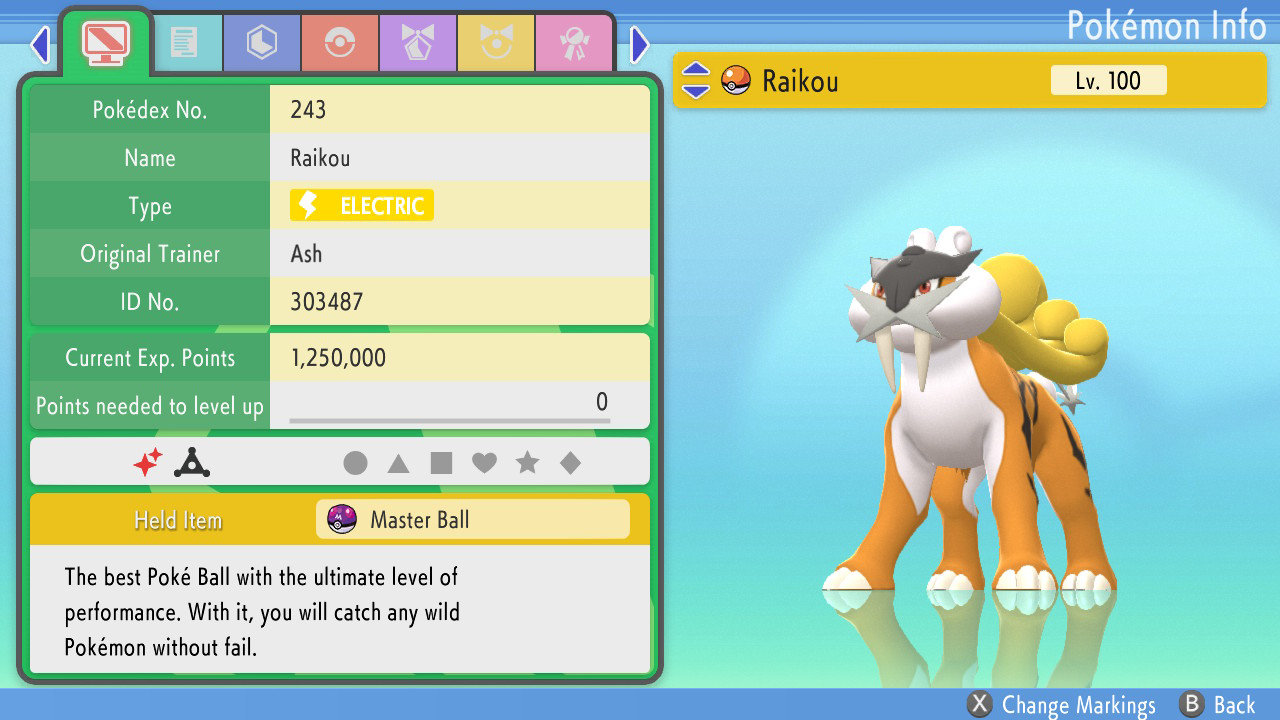Click the Poké Ball icon beside Raikou's name
Image resolution: width=1280 pixels, height=720 pixels.
[737, 81]
